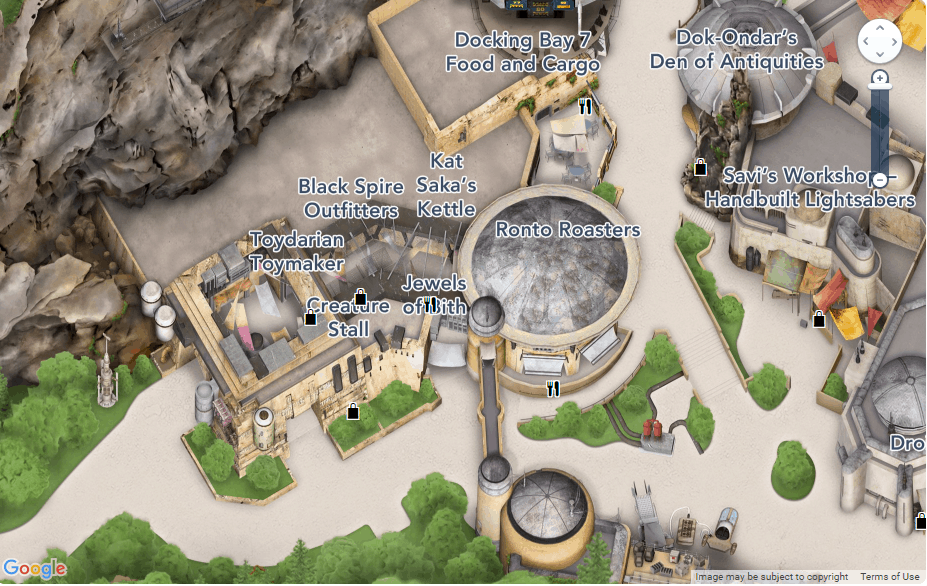The width and height of the screenshot is (927, 586).
Task: Pan the map right with the arrow
Action: click(x=893, y=41)
